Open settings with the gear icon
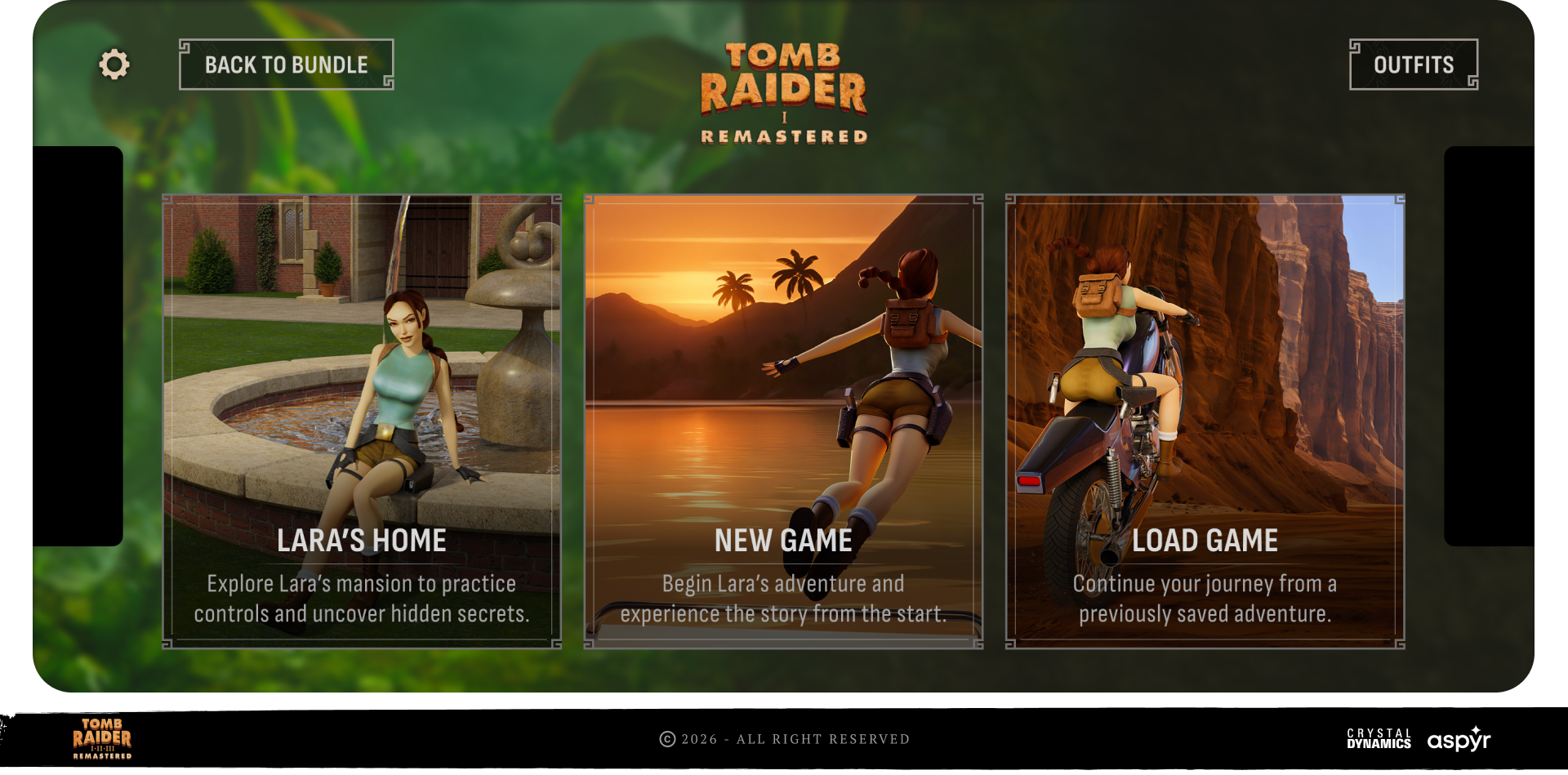This screenshot has height=775, width=1568. click(x=114, y=65)
